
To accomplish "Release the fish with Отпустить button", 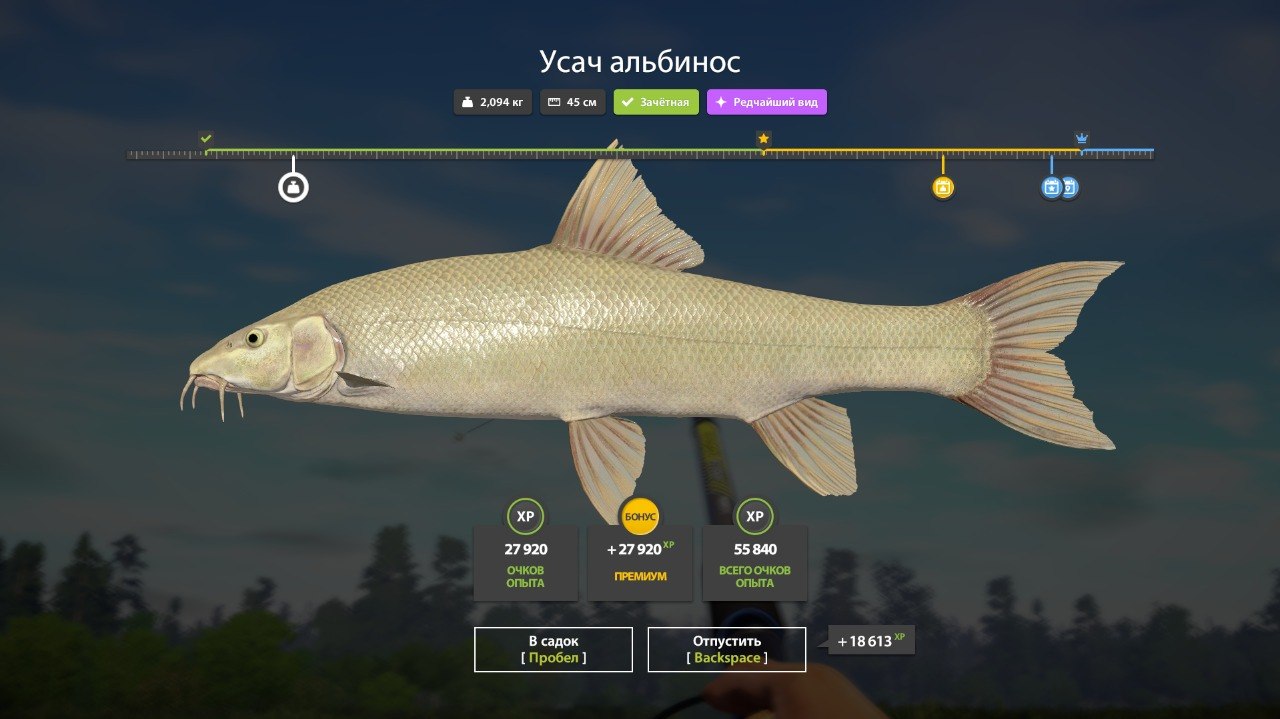I will (727, 649).
